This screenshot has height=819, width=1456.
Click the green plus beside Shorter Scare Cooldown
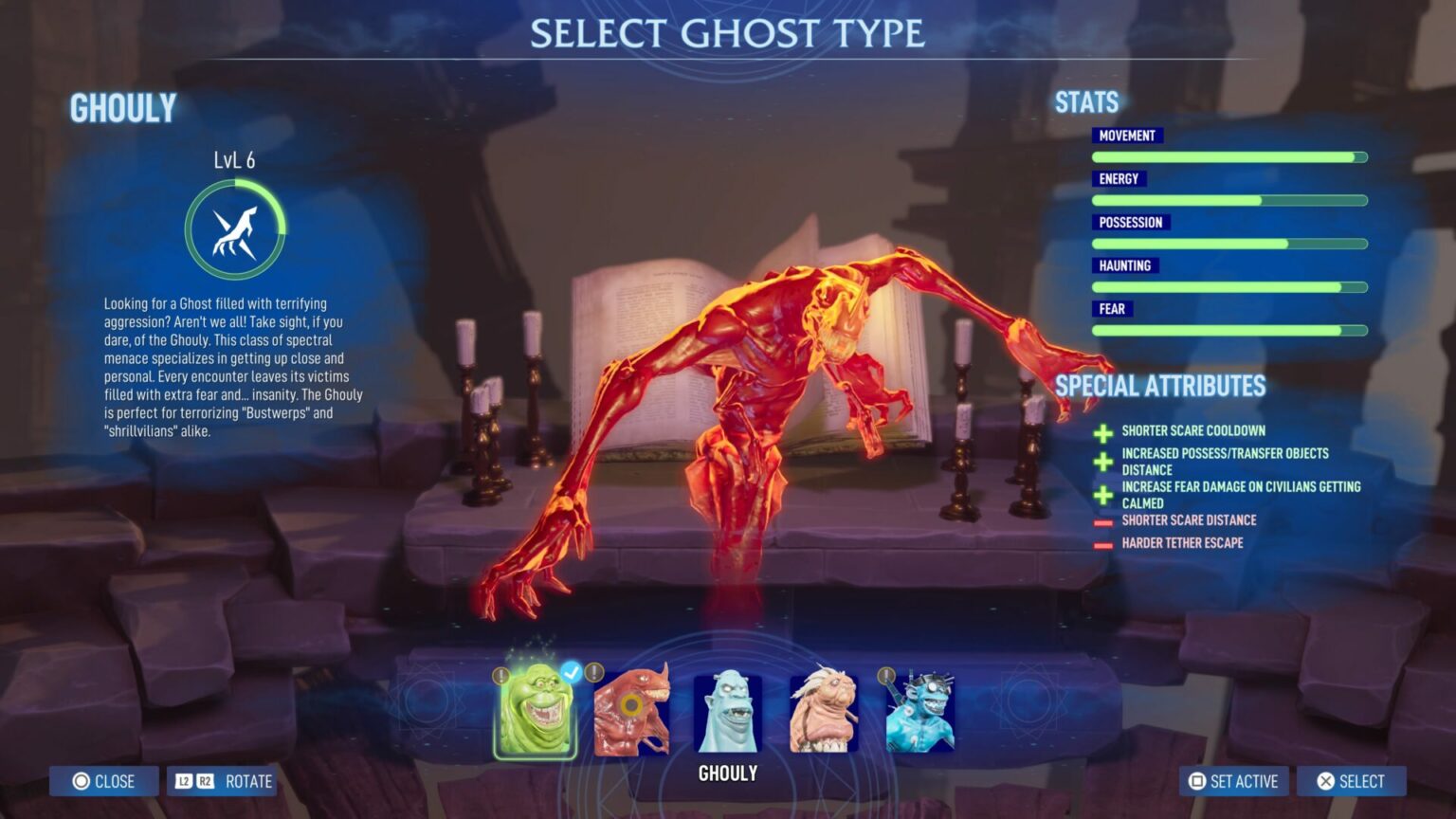point(1102,432)
